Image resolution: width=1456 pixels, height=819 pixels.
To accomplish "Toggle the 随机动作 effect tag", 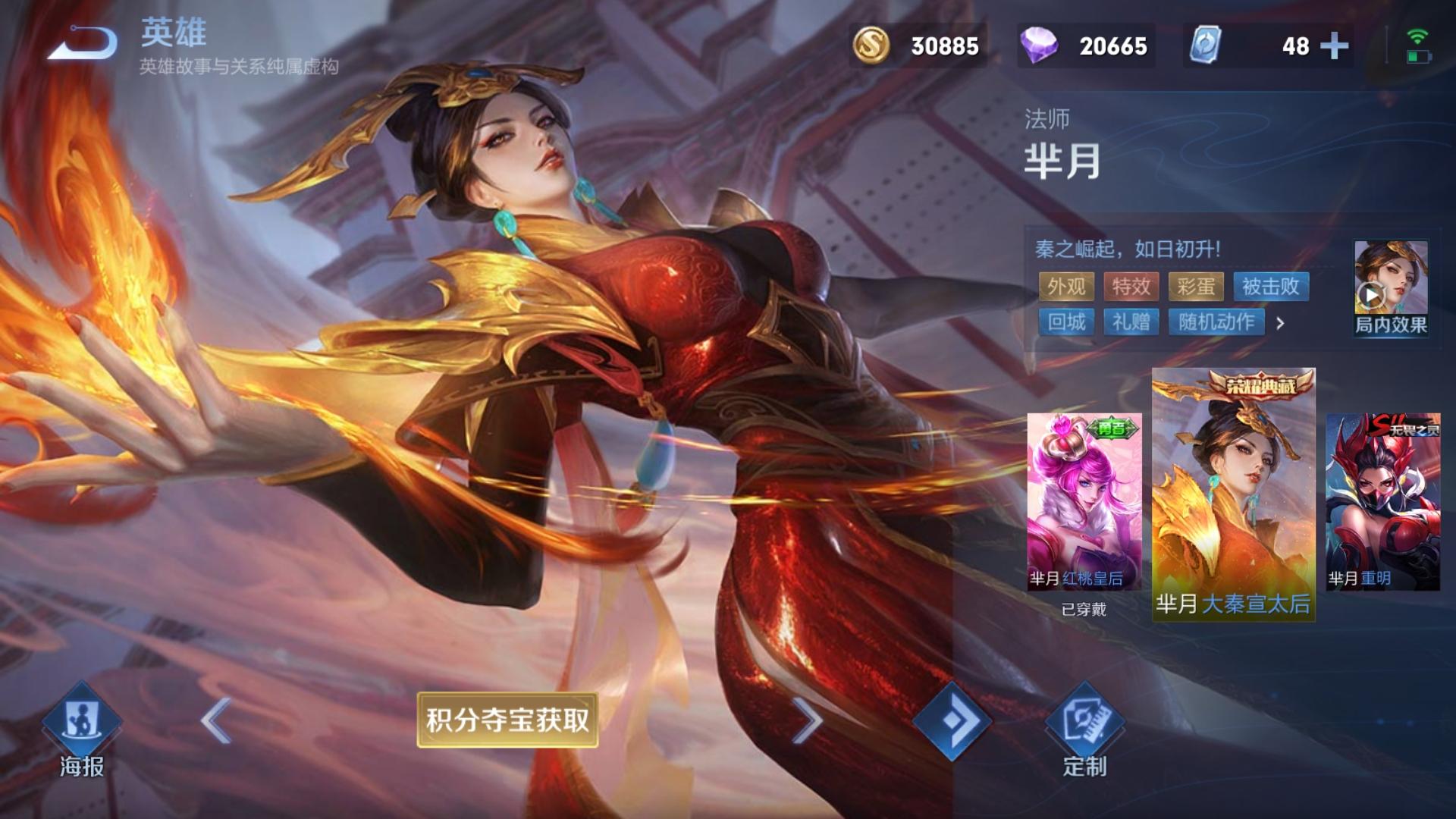I will point(1216,323).
